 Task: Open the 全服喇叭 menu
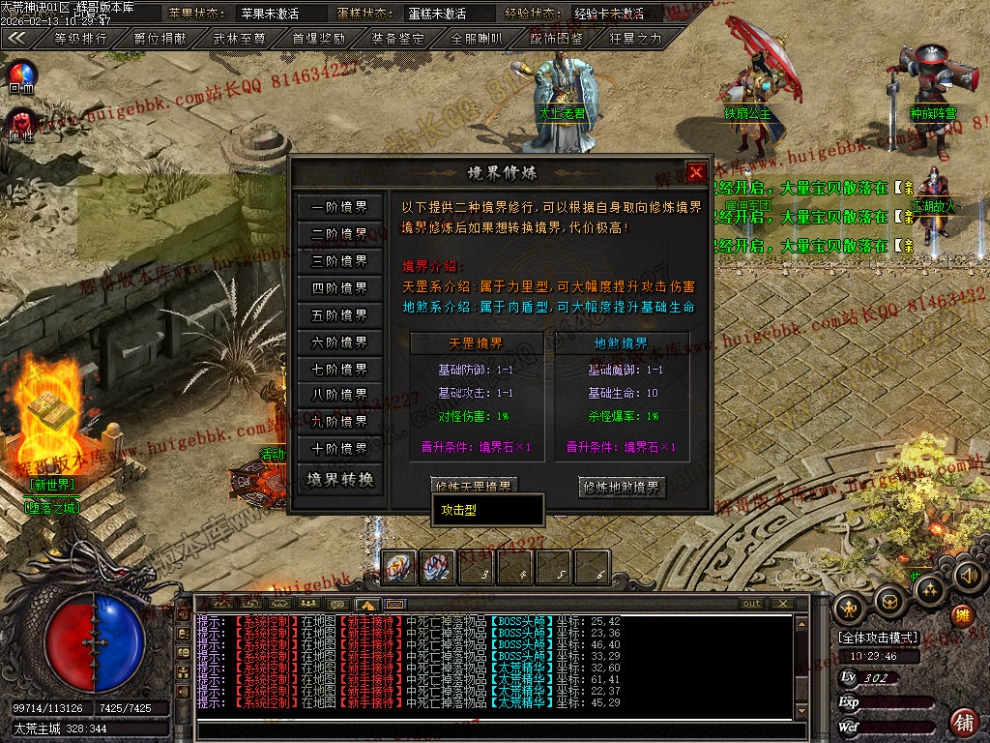coord(476,39)
